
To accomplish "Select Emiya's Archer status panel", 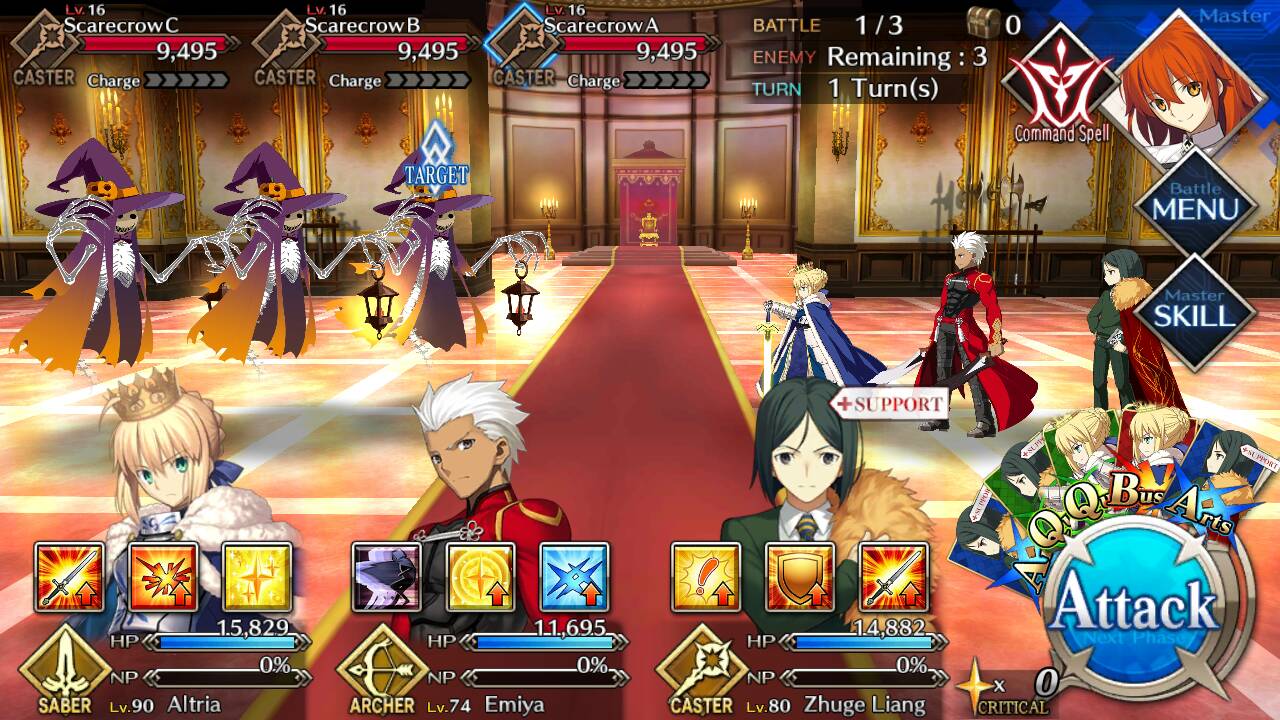I will click(480, 668).
